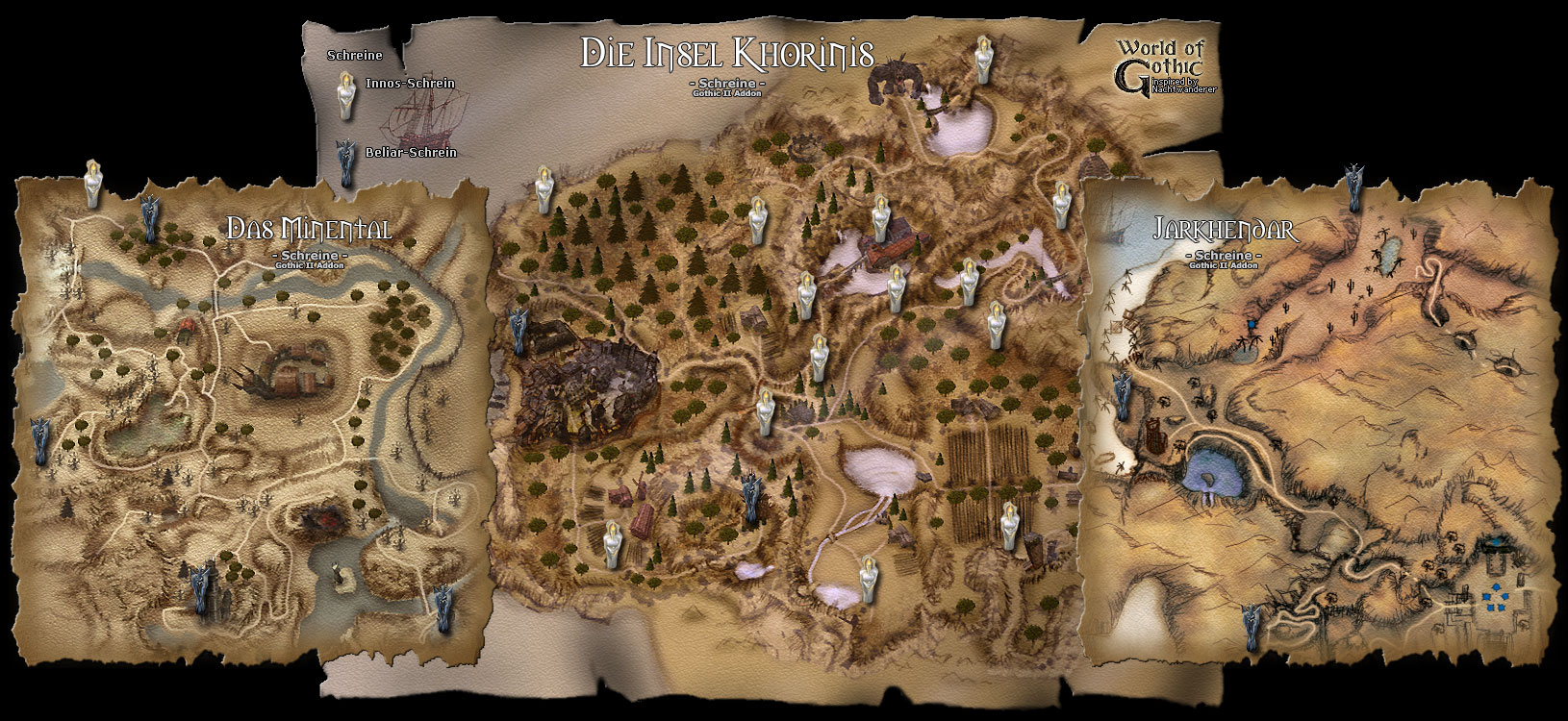The height and width of the screenshot is (721, 1568).
Task: Choose the Jarkhendar map title
Action: click(1224, 231)
